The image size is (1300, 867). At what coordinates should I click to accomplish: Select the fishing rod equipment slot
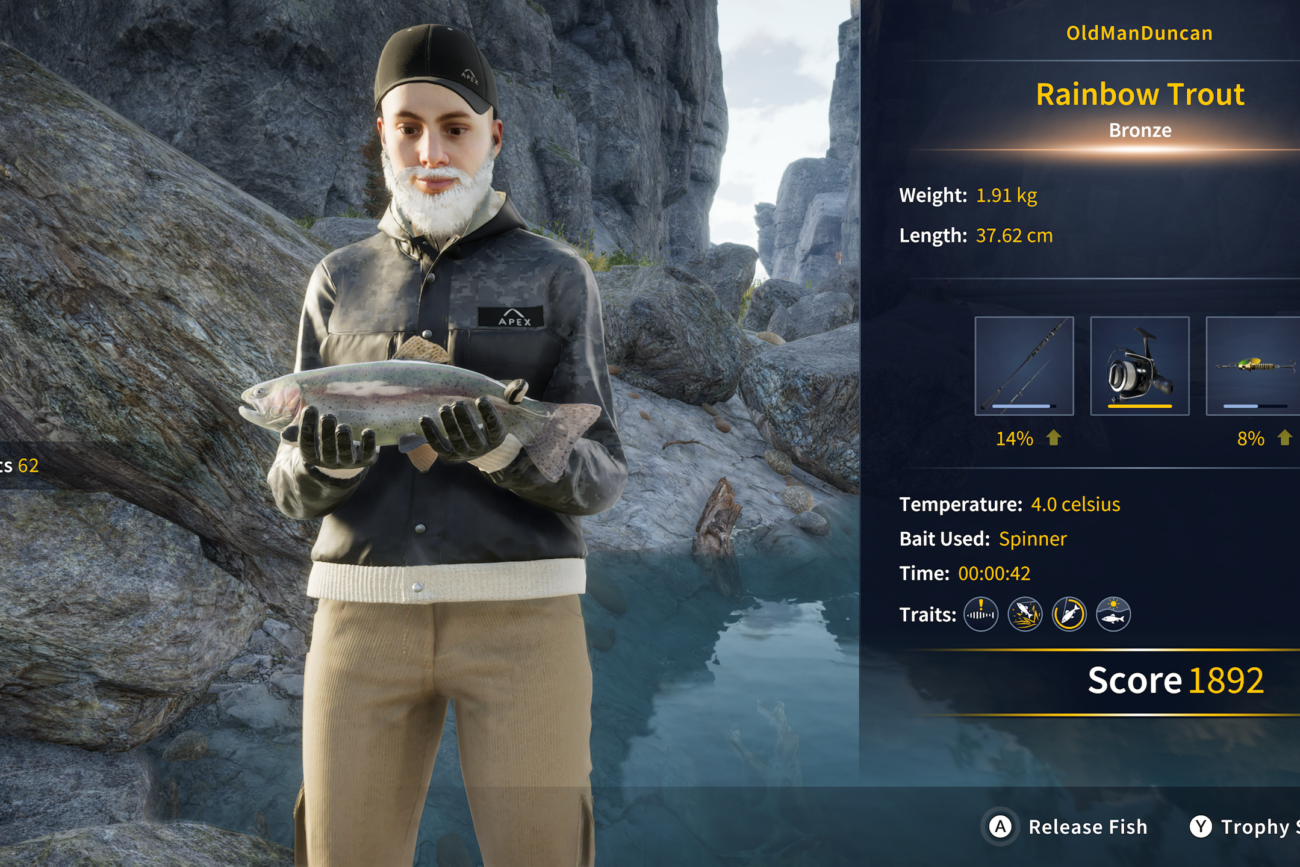(1024, 366)
